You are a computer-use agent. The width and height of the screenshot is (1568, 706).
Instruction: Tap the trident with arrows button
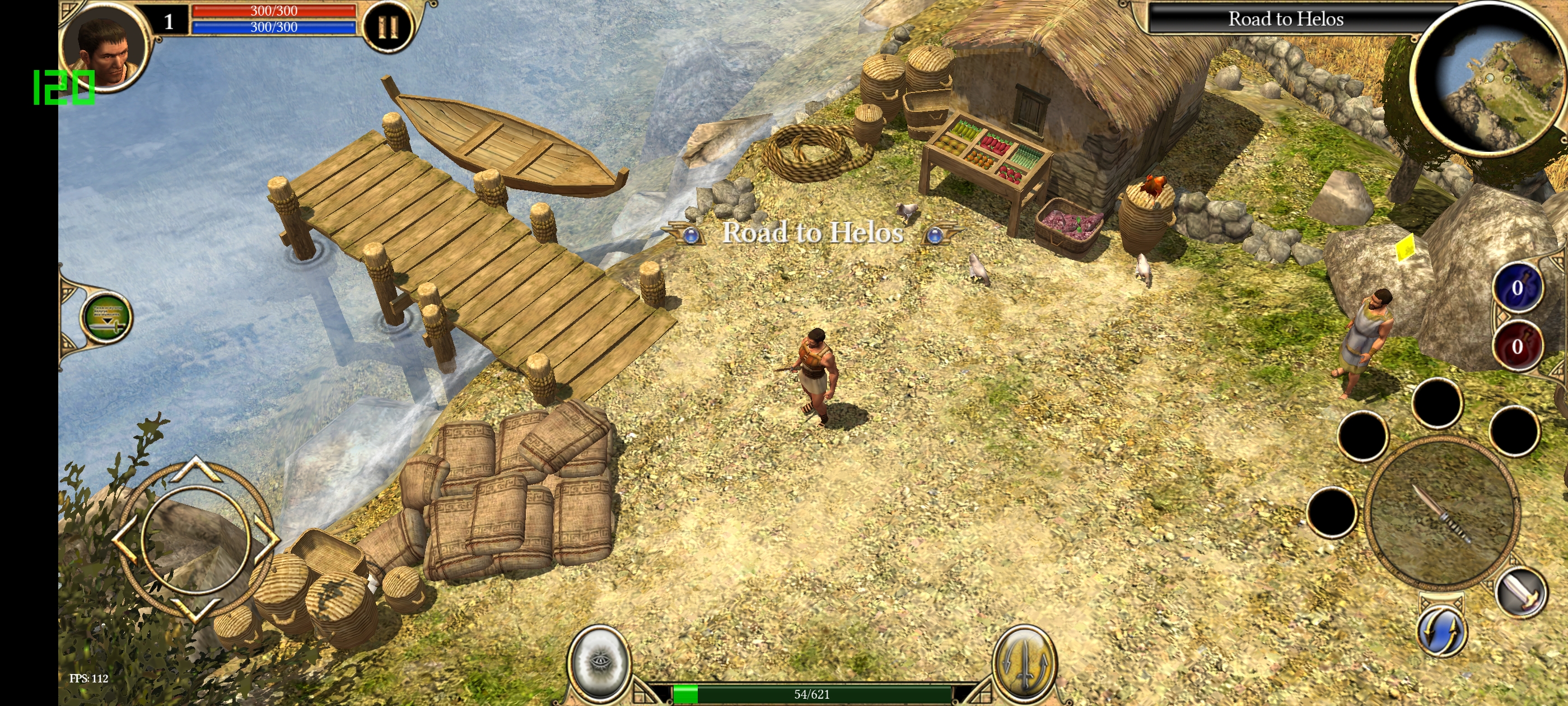click(x=1024, y=662)
